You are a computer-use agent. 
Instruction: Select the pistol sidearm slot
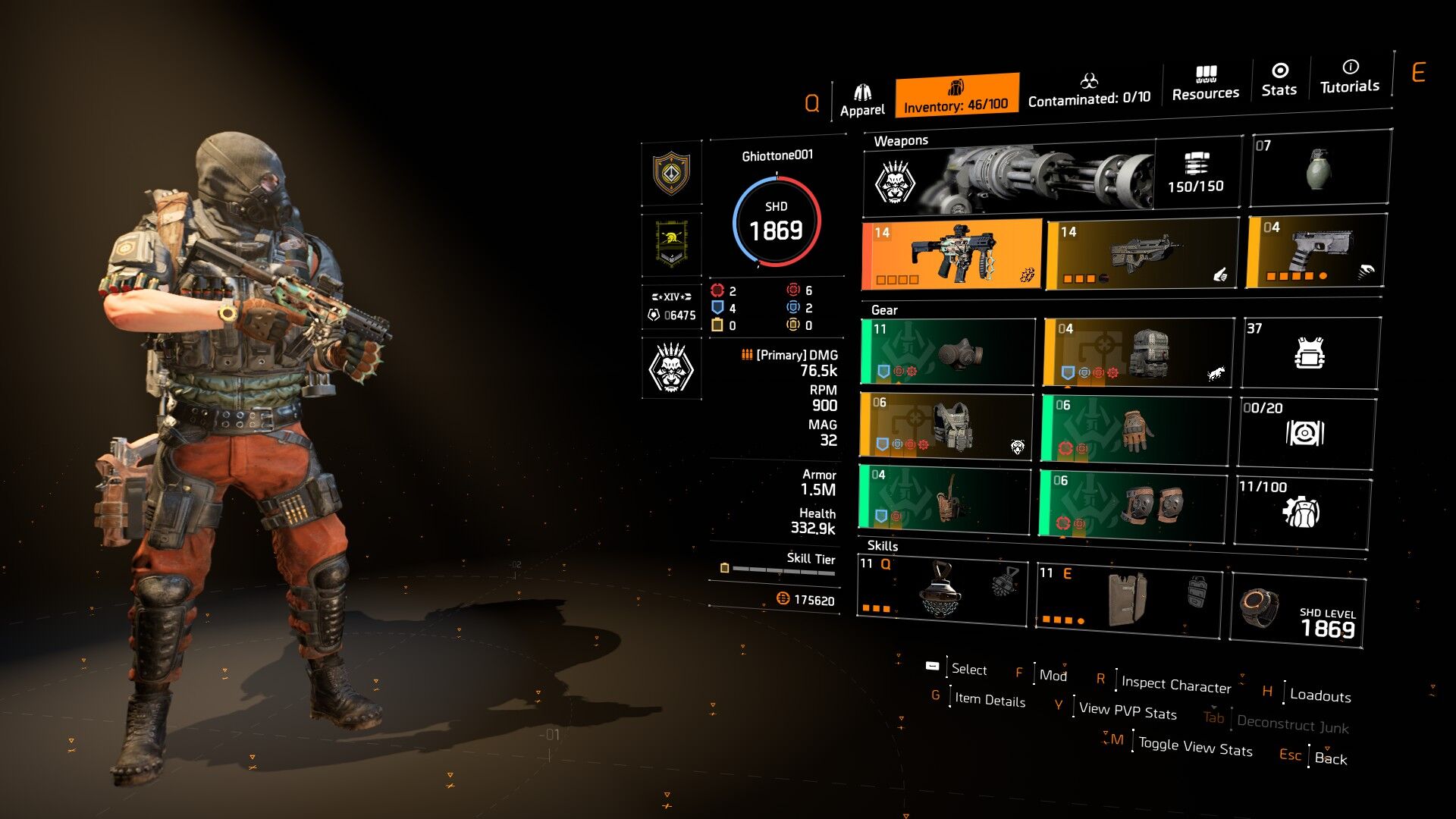(1316, 252)
